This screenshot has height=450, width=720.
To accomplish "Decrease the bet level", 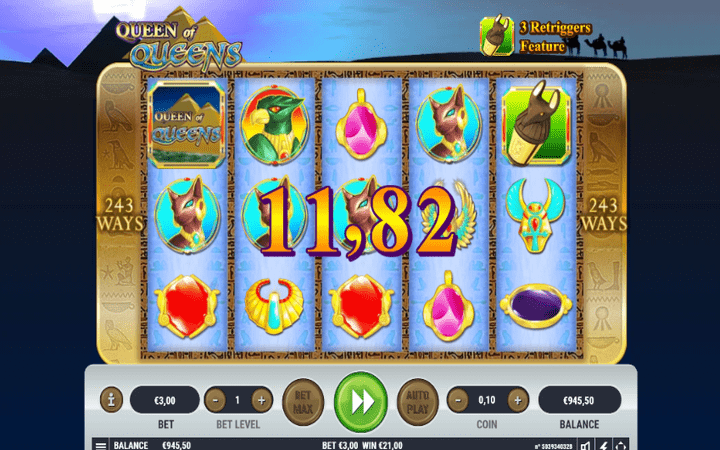I will (215, 400).
